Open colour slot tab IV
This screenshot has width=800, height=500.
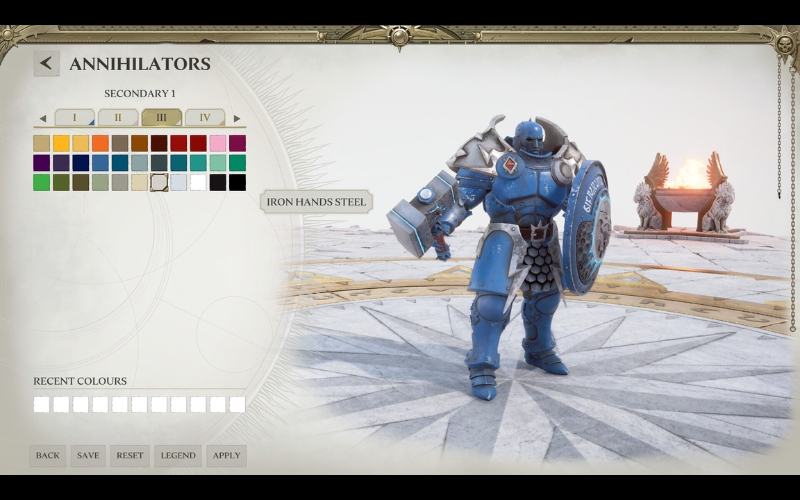pos(204,118)
